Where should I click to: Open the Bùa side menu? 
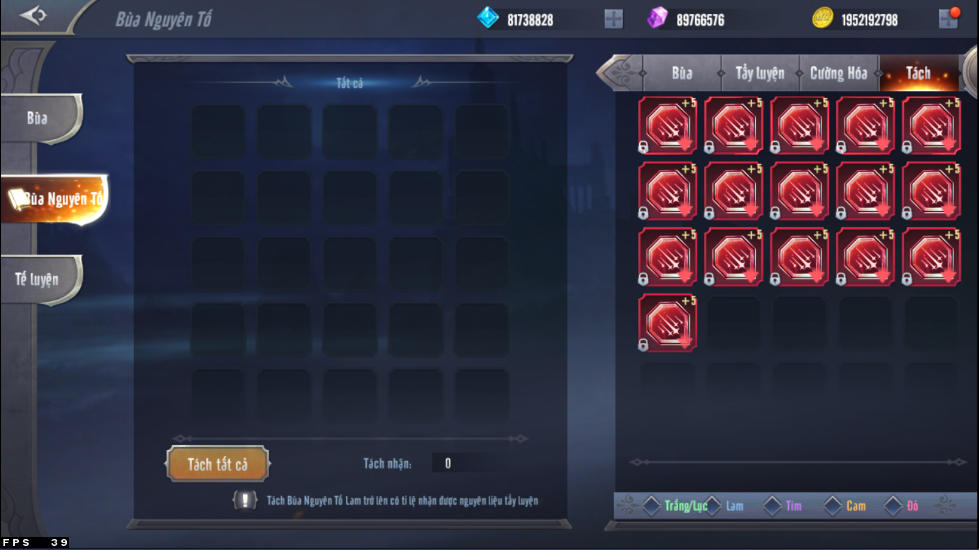(x=39, y=118)
